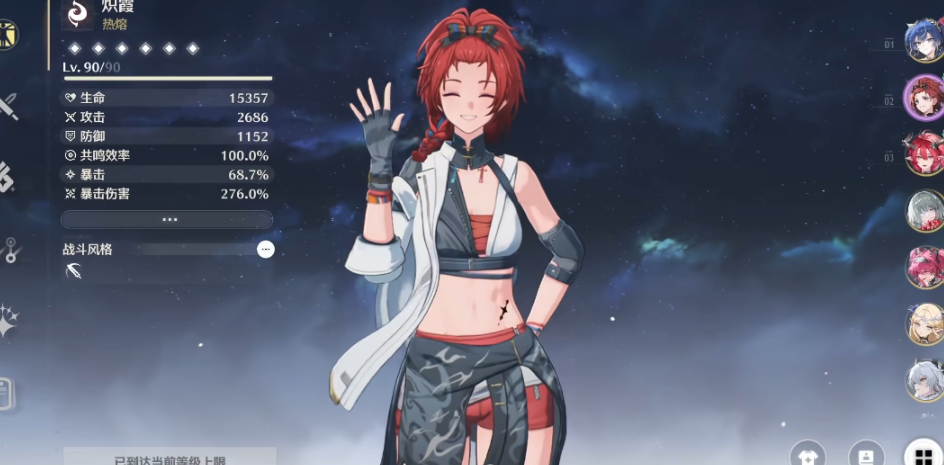Switch to the weapon tab with sword icon

[8, 106]
